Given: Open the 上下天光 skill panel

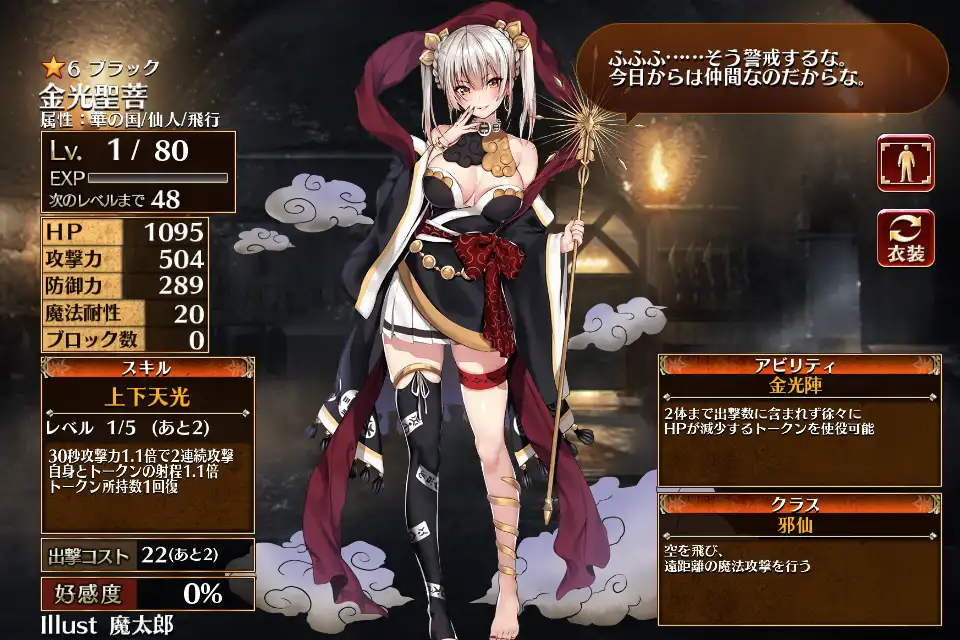Looking at the screenshot, I should [x=147, y=396].
